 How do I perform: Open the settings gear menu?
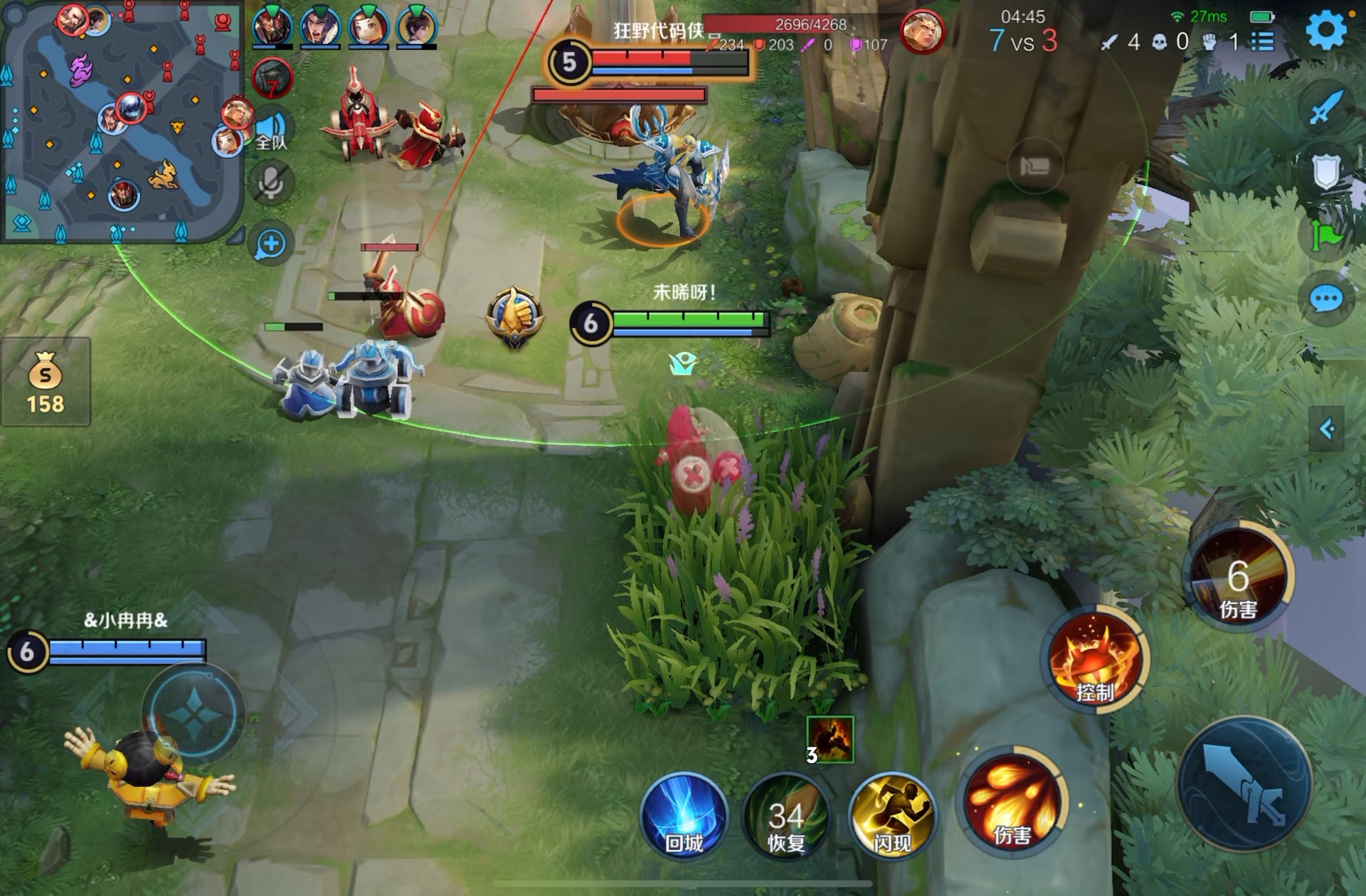click(x=1325, y=30)
